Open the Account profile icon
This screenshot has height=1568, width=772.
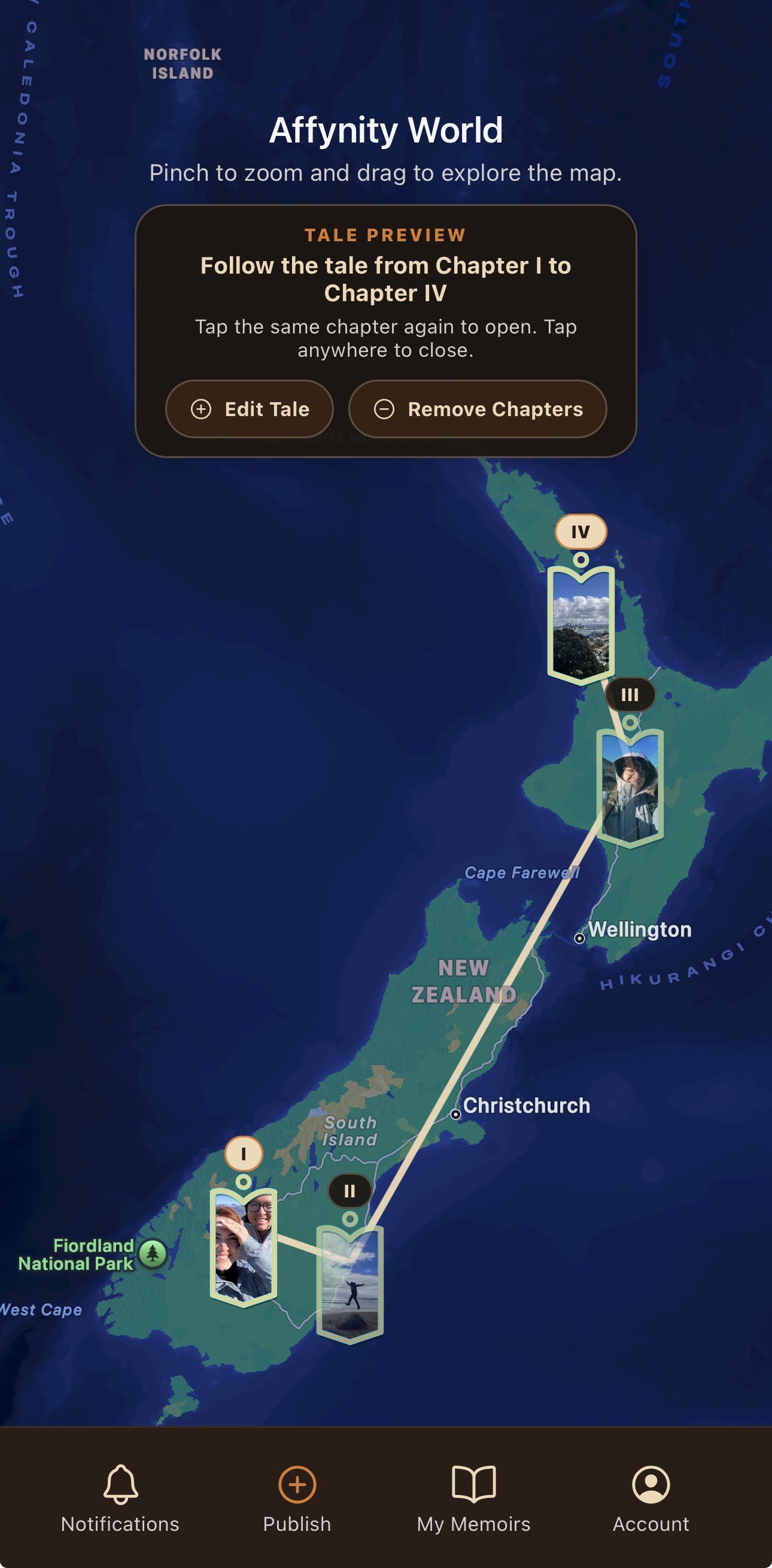point(651,1484)
